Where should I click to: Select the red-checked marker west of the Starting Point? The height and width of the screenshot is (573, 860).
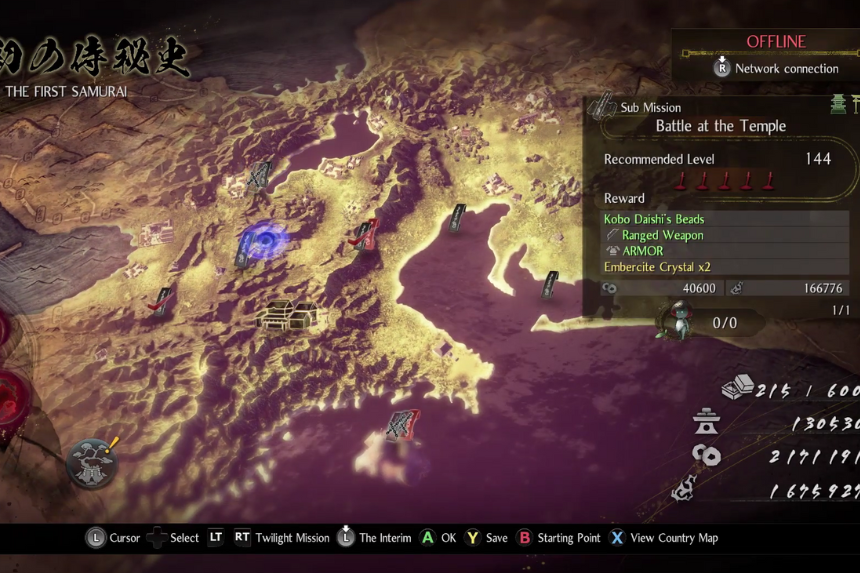pos(161,300)
